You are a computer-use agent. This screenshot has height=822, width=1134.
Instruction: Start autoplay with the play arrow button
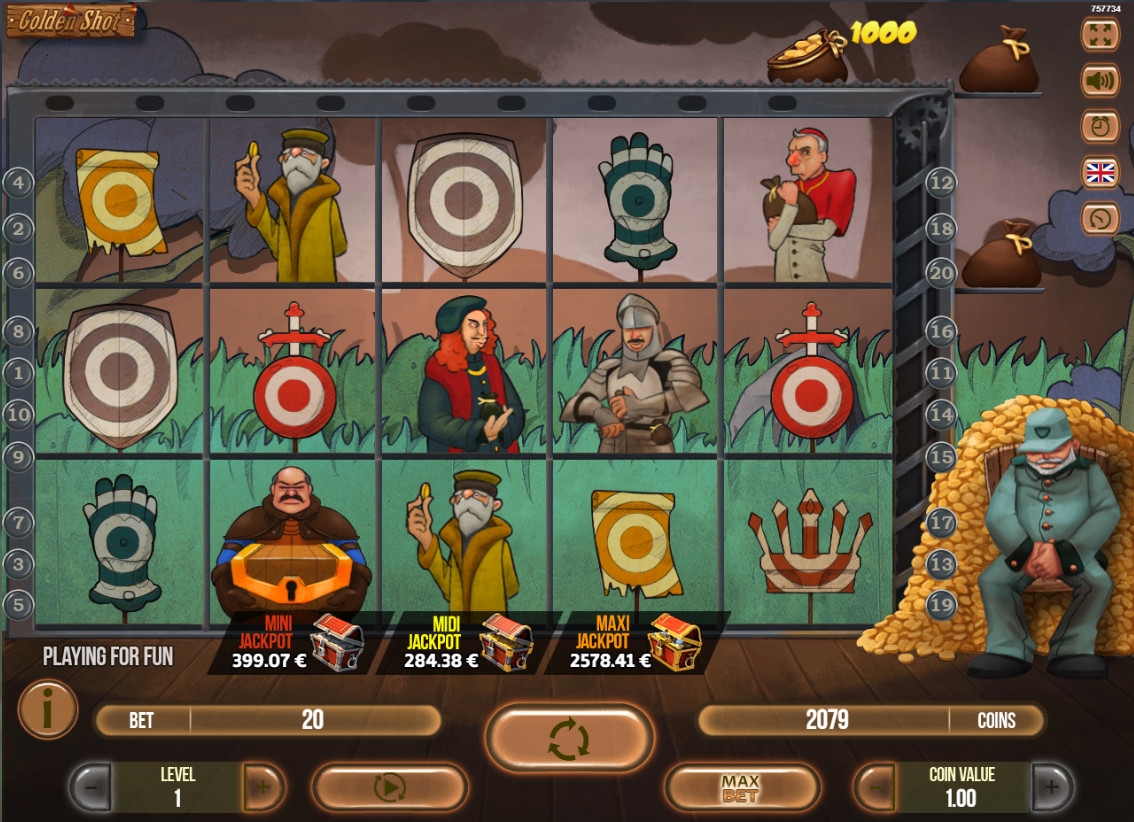click(x=389, y=788)
